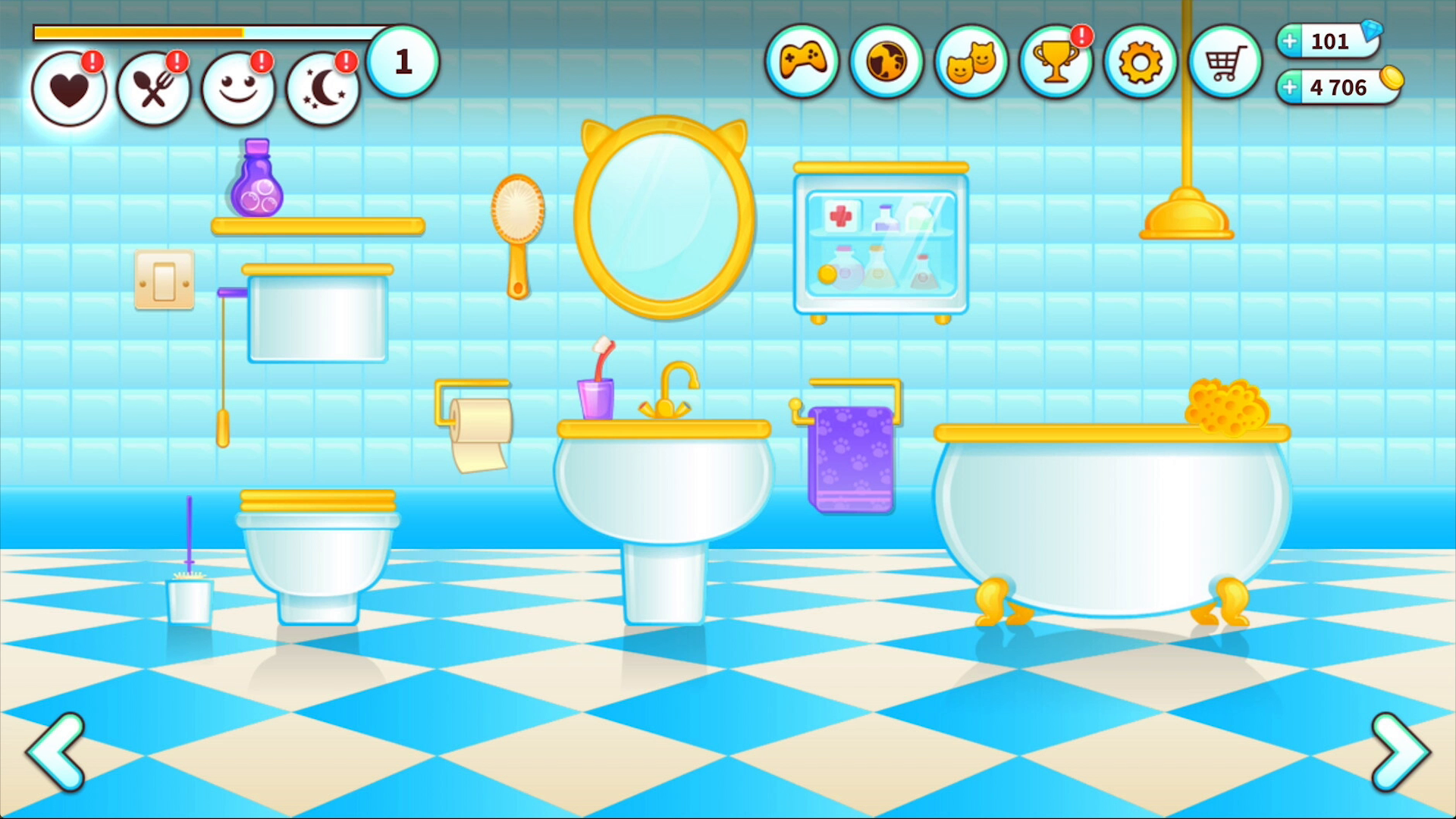Tap the smiley happiness indicator
This screenshot has width=1456, height=819.
coord(239,87)
